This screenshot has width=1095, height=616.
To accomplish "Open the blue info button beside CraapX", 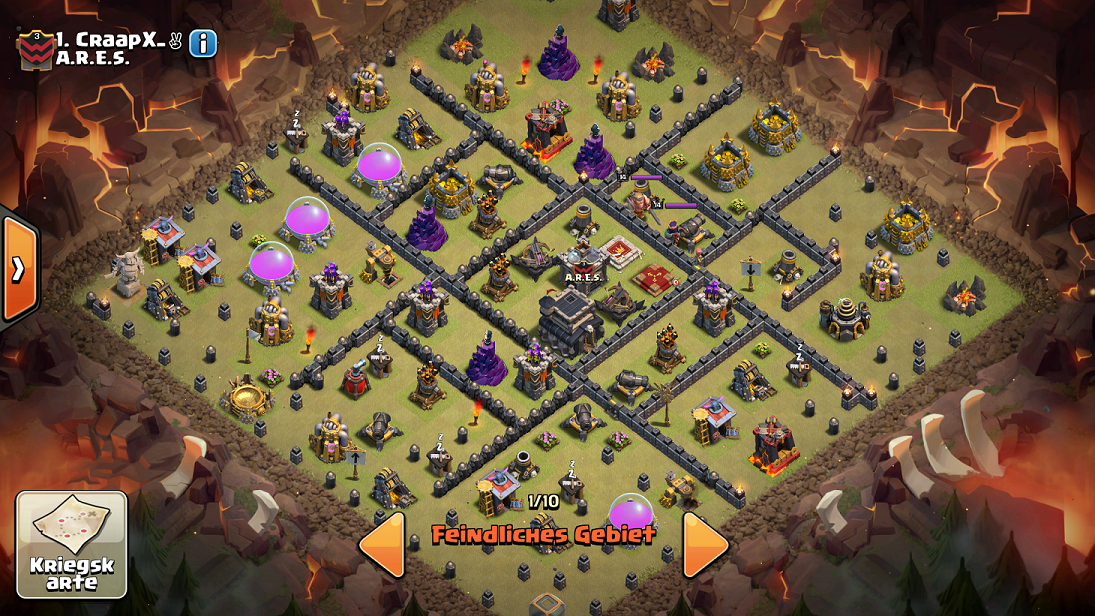I will point(203,43).
